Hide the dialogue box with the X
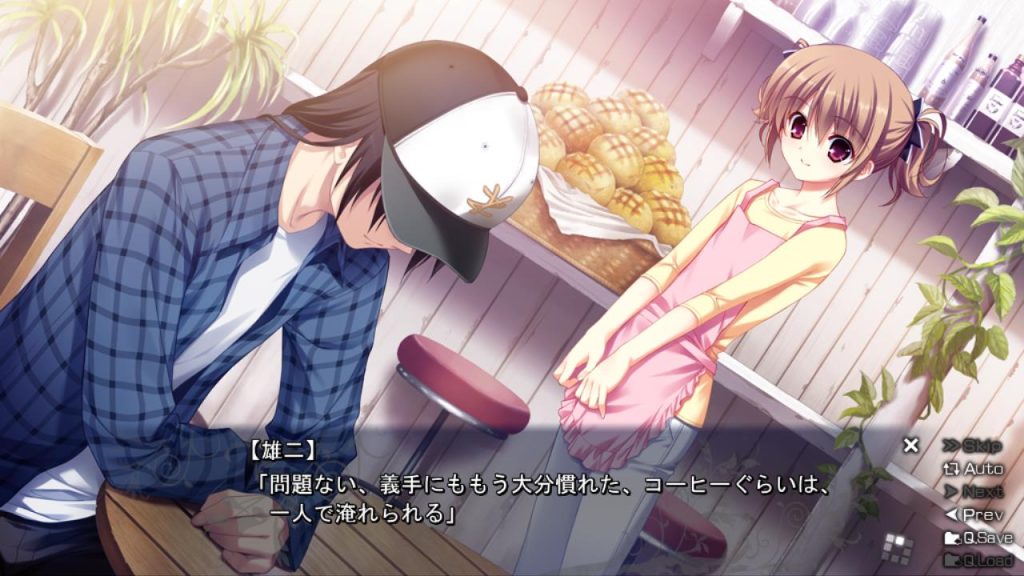This screenshot has height=576, width=1024. [910, 445]
